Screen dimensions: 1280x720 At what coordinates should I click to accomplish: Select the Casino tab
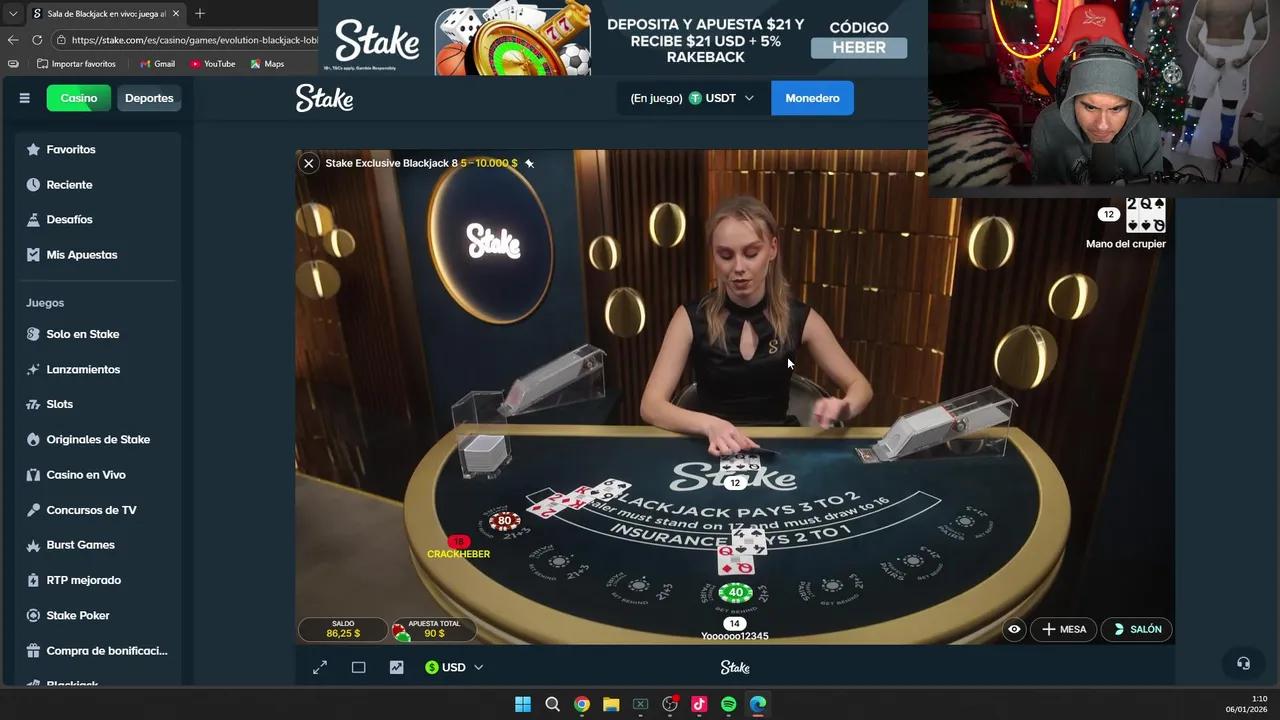click(78, 97)
